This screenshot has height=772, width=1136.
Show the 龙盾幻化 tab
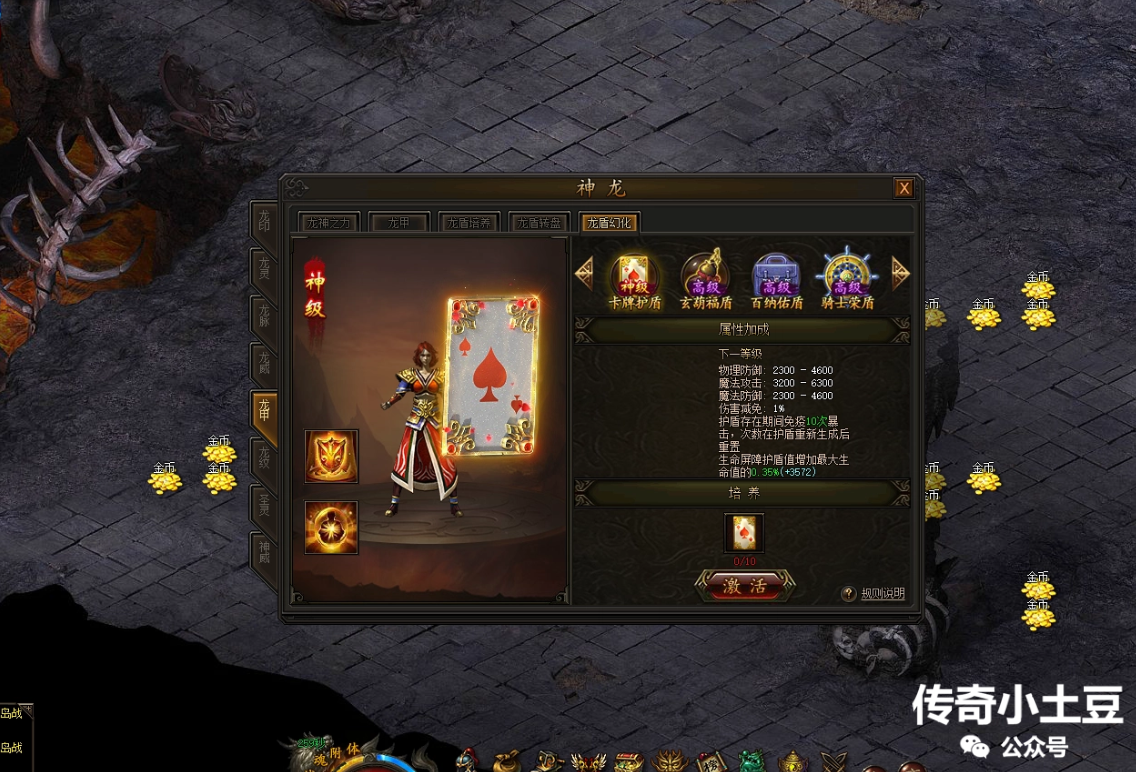coord(609,223)
